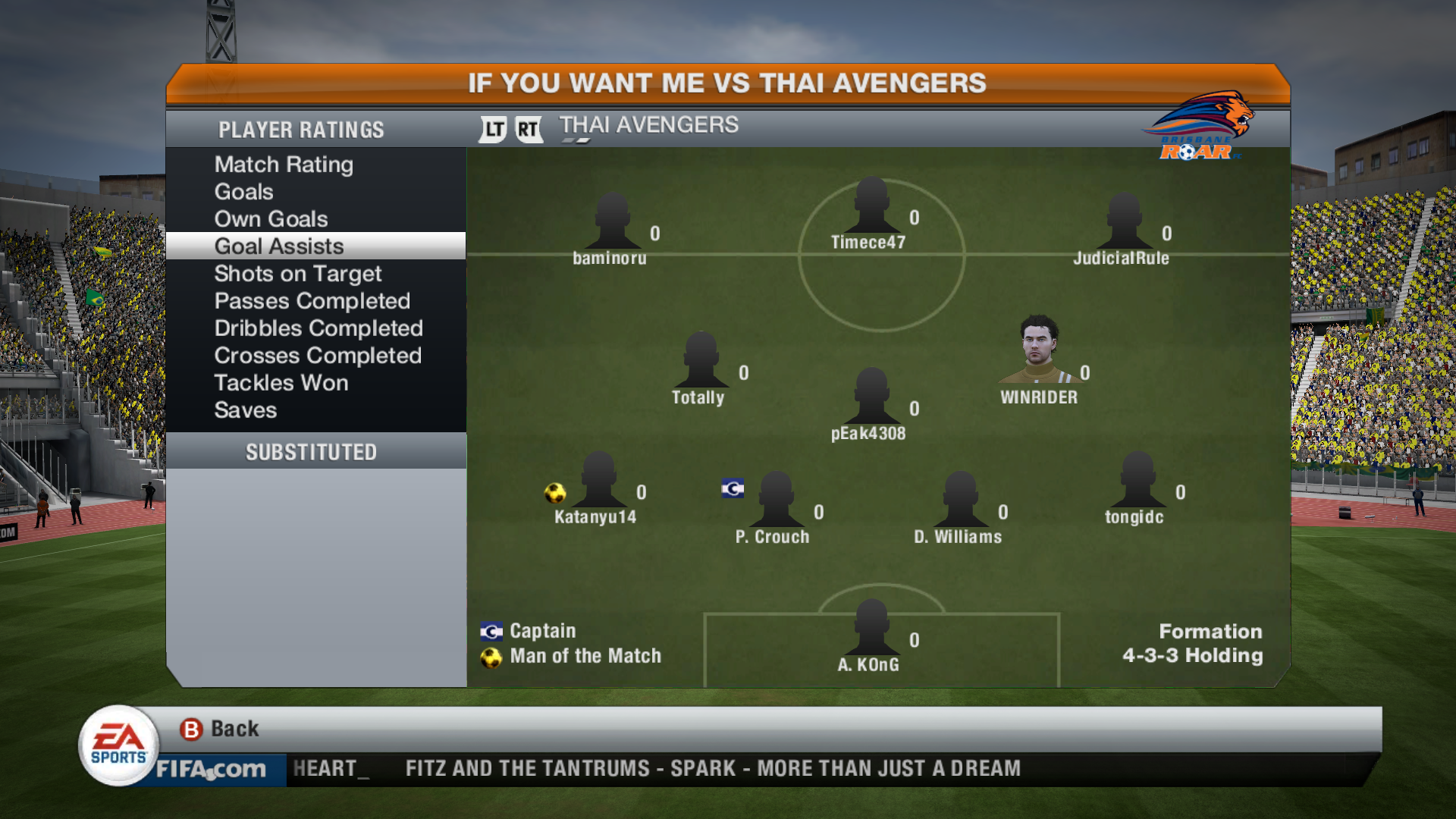Select Tackles Won in the list

281,383
